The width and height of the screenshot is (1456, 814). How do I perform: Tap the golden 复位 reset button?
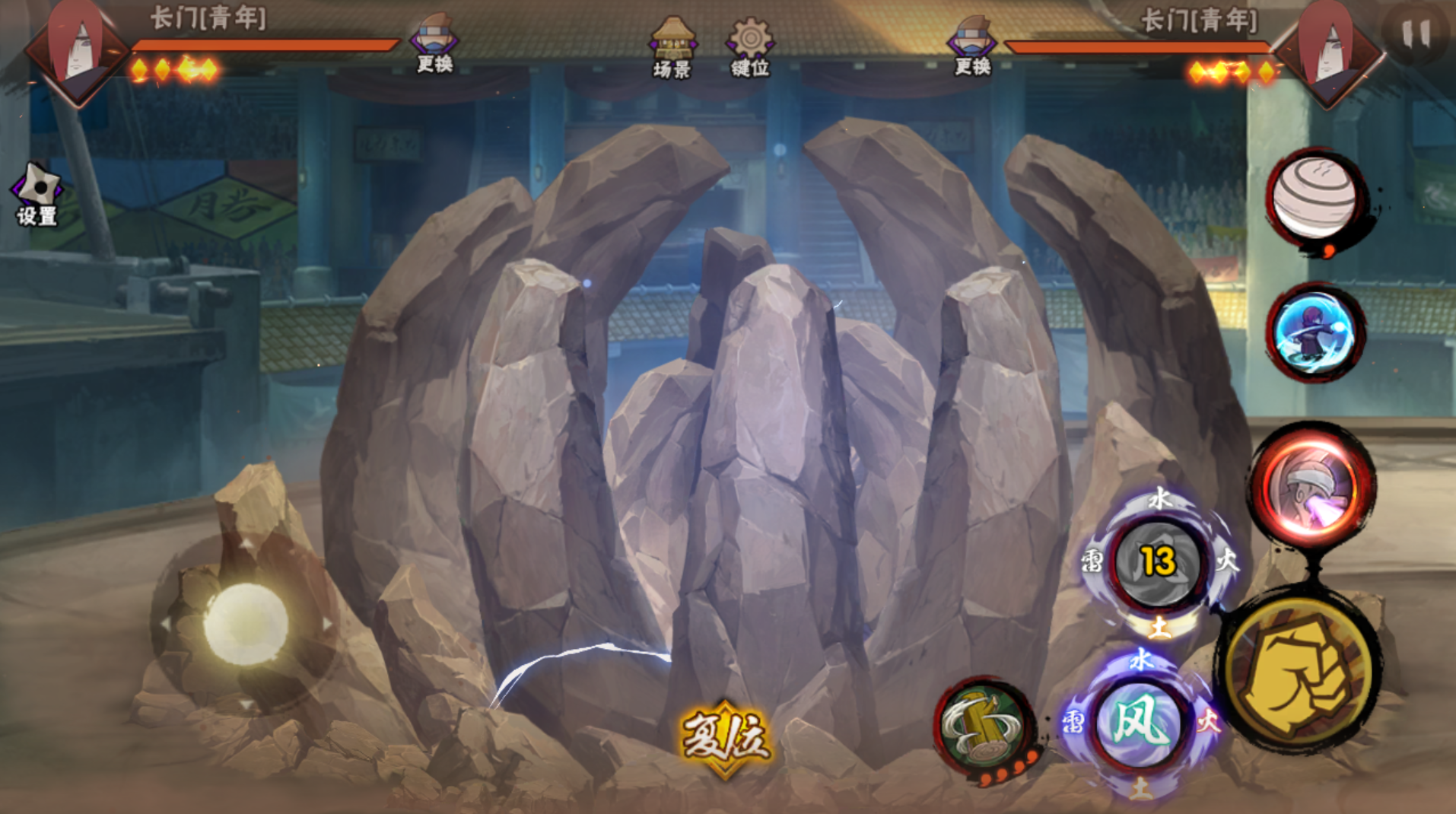(x=725, y=737)
